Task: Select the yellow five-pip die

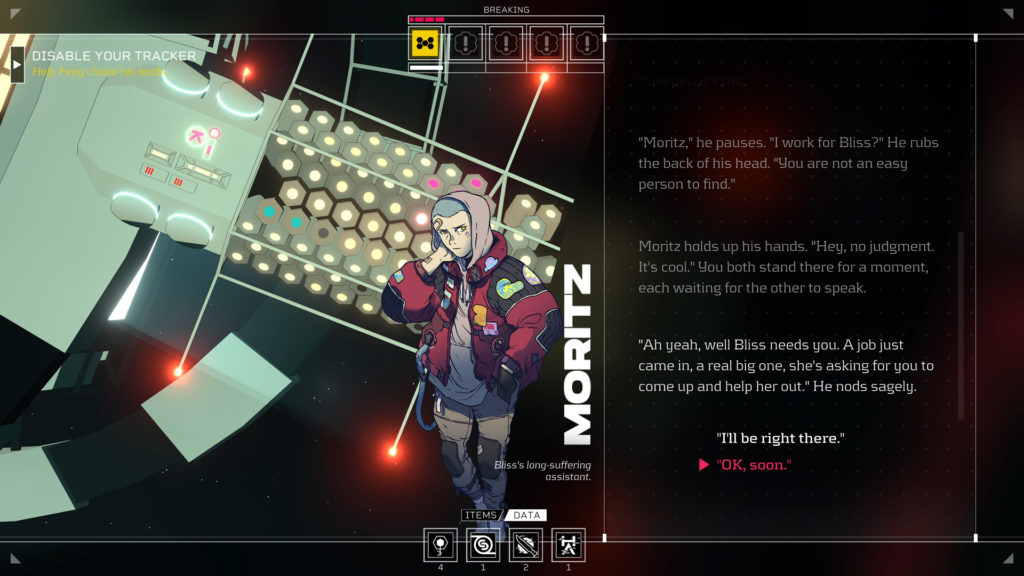Action: 426,44
